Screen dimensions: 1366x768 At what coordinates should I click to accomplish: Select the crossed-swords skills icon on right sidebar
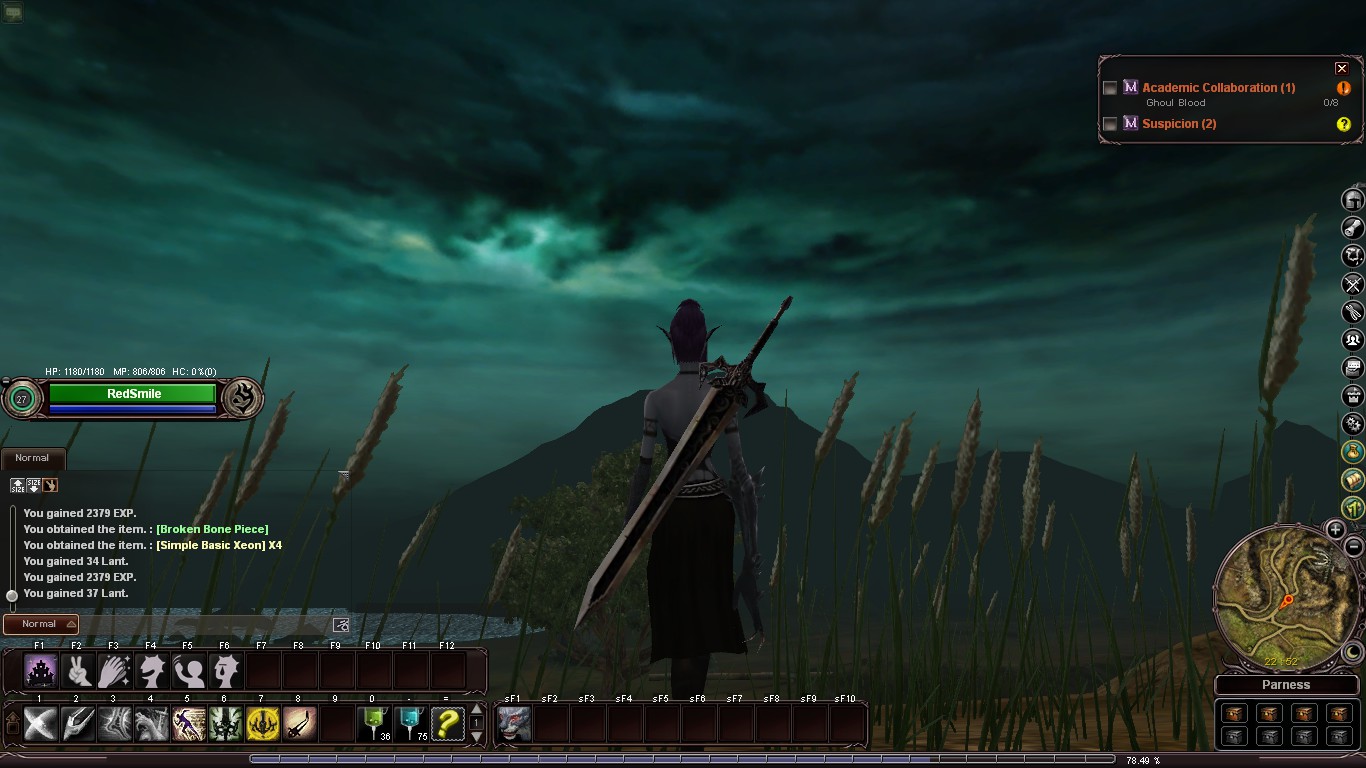(1354, 283)
